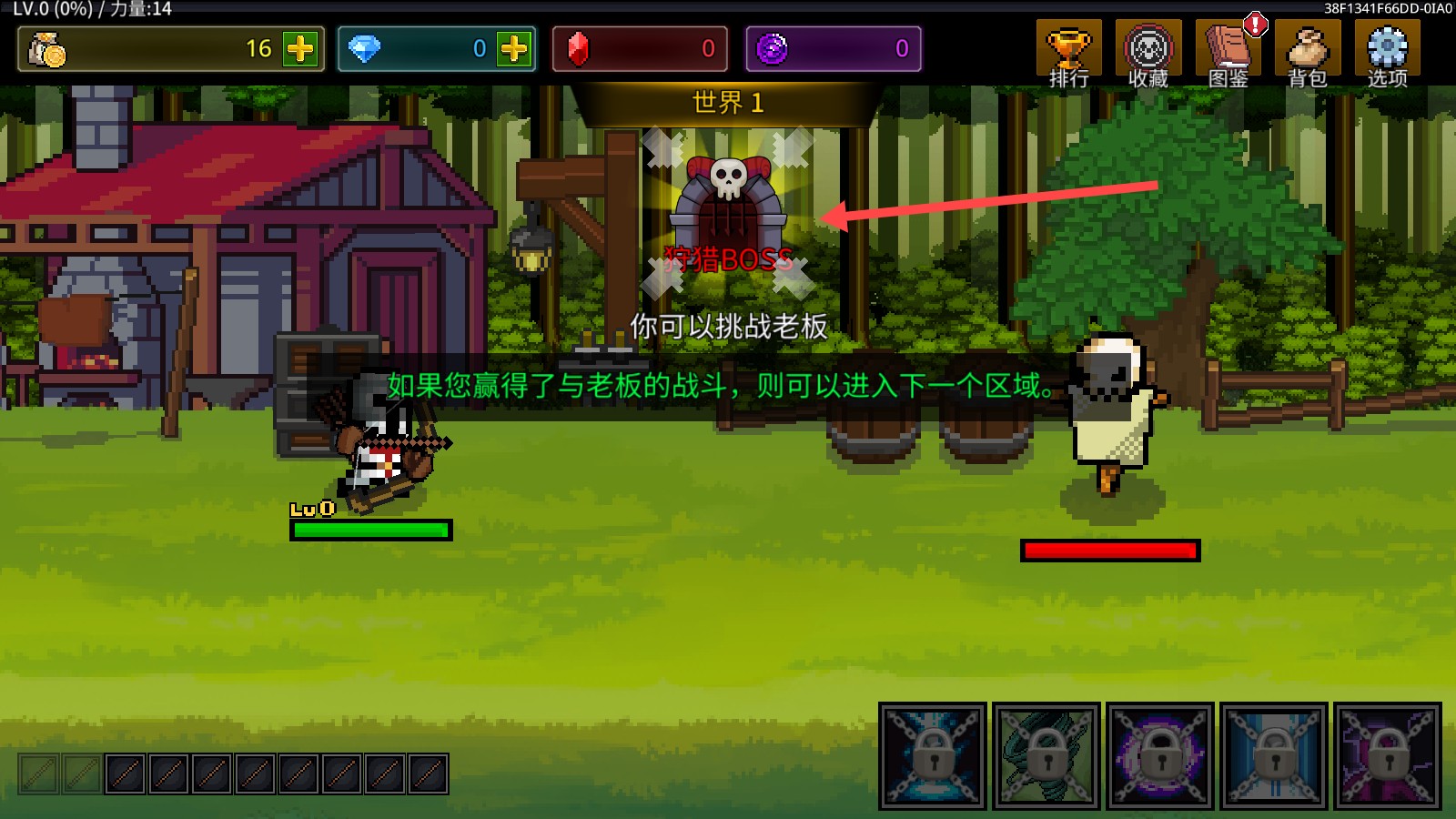Select the locked purple orb skill slot
The width and height of the screenshot is (1456, 819).
(1160, 755)
